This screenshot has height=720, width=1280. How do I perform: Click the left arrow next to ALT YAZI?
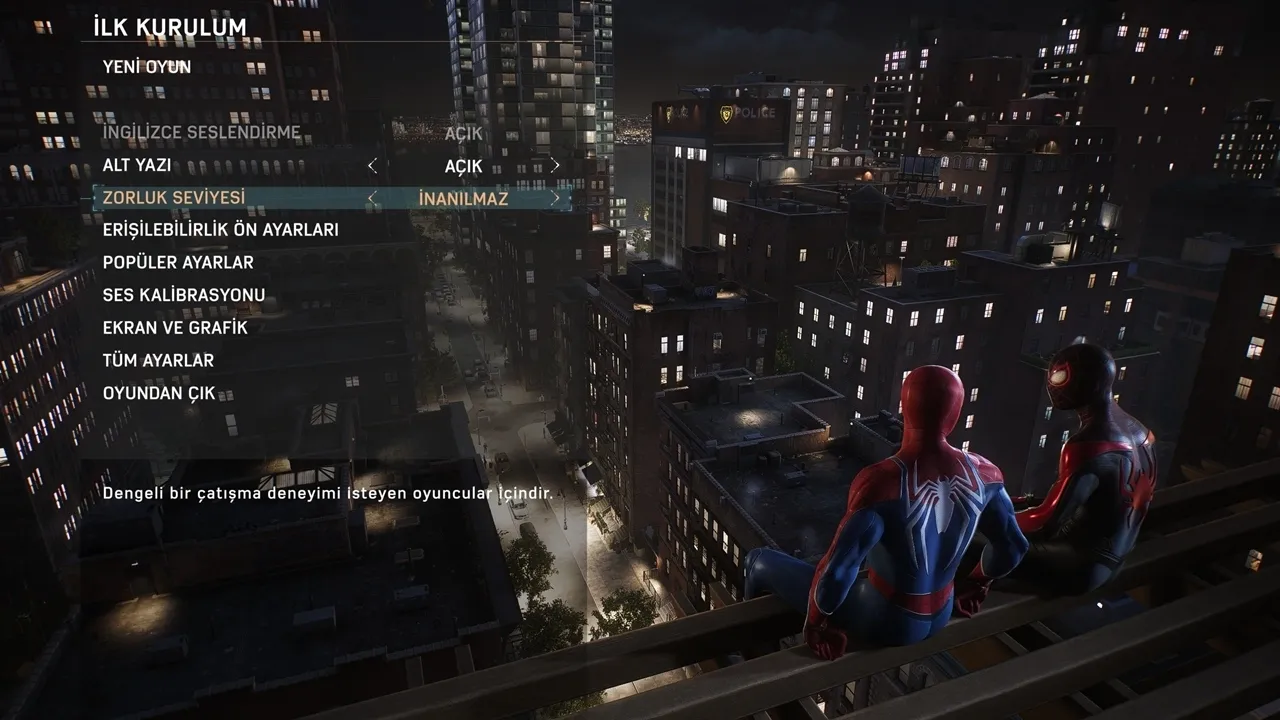pyautogui.click(x=372, y=165)
